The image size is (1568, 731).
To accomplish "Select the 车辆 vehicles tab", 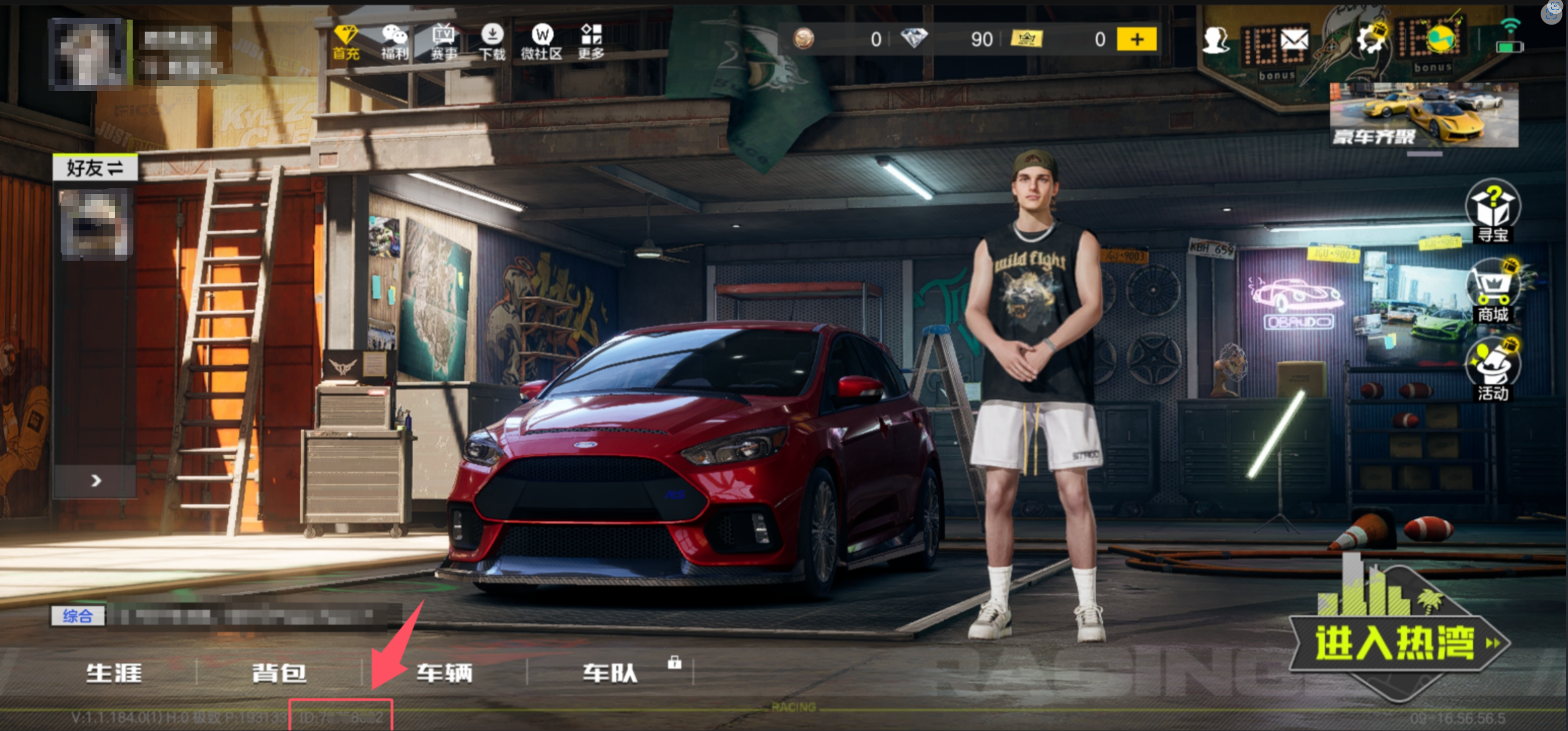I will pos(444,672).
